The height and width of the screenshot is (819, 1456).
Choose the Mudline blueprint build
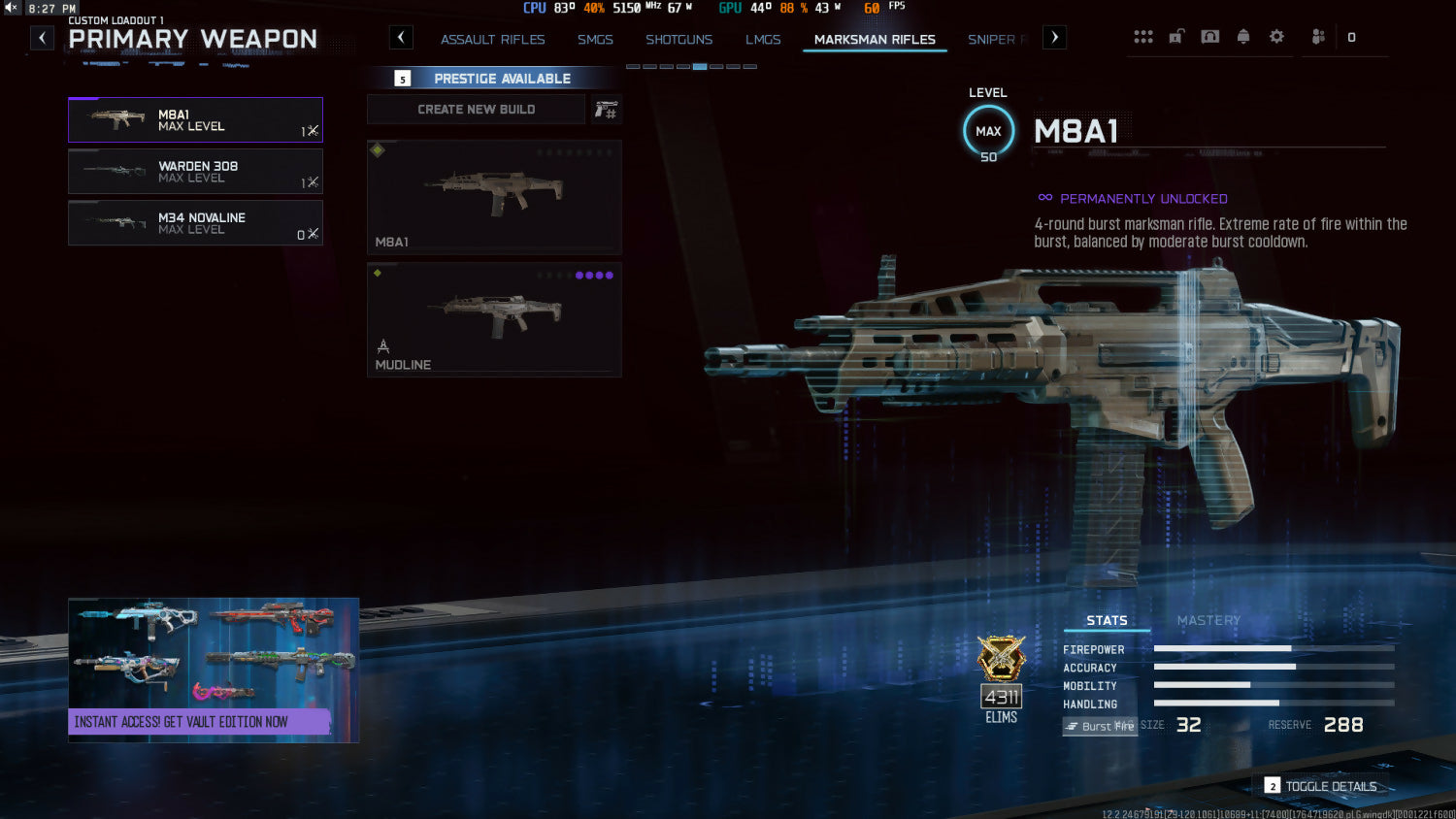click(494, 319)
